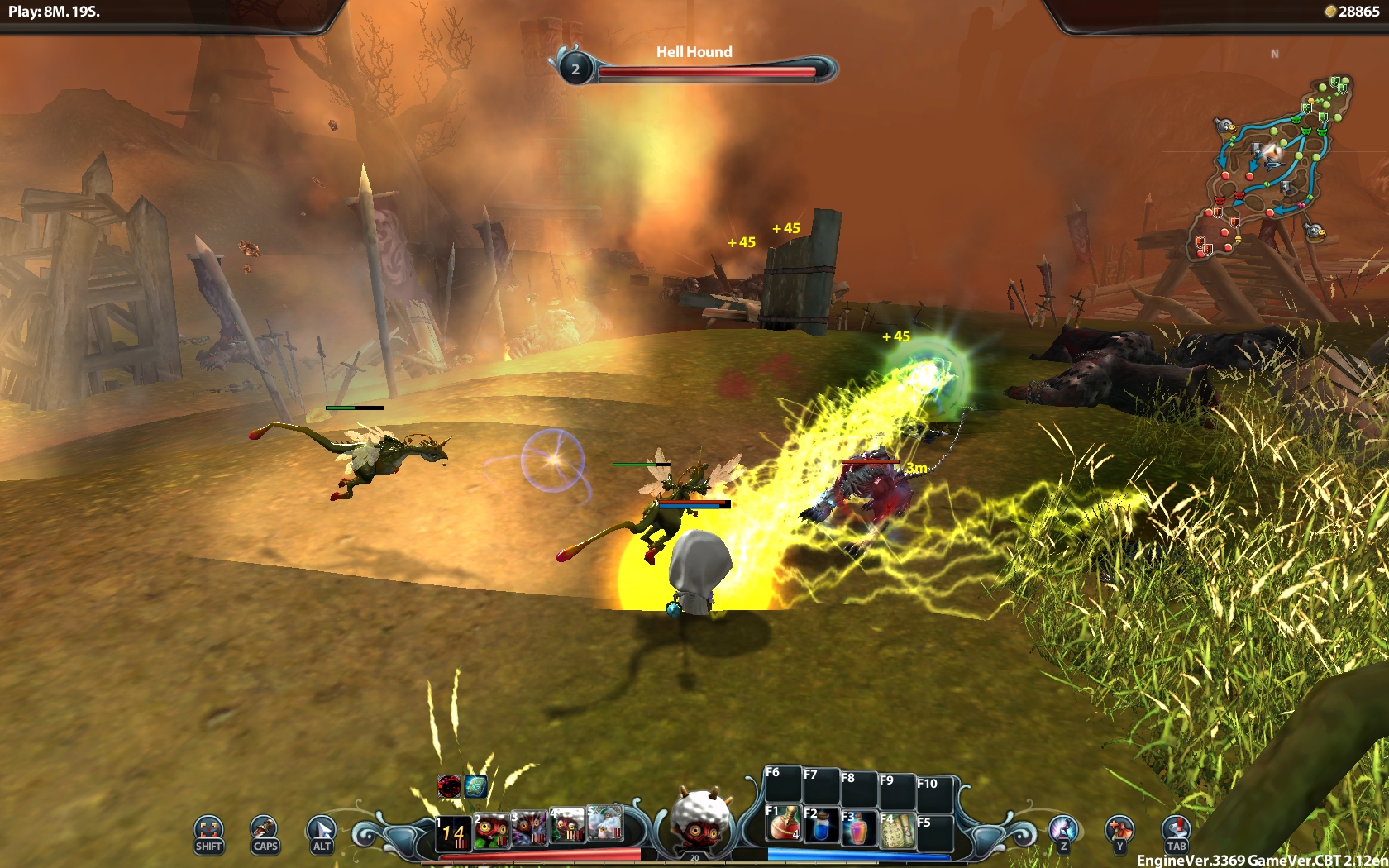The image size is (1389, 868).
Task: Open the TAB quest scroll icon
Action: (1176, 831)
